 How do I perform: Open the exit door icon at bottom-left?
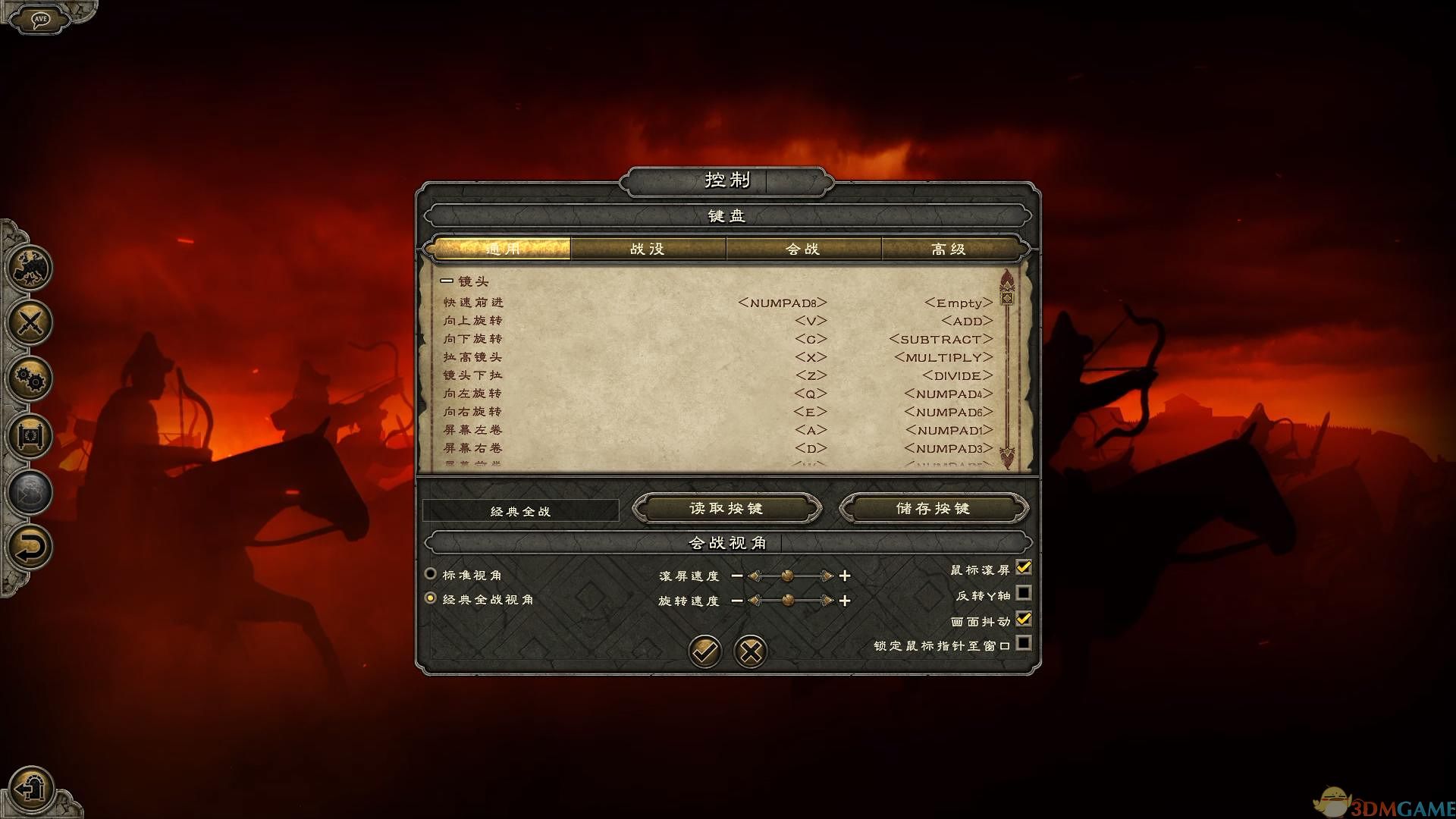[x=30, y=789]
